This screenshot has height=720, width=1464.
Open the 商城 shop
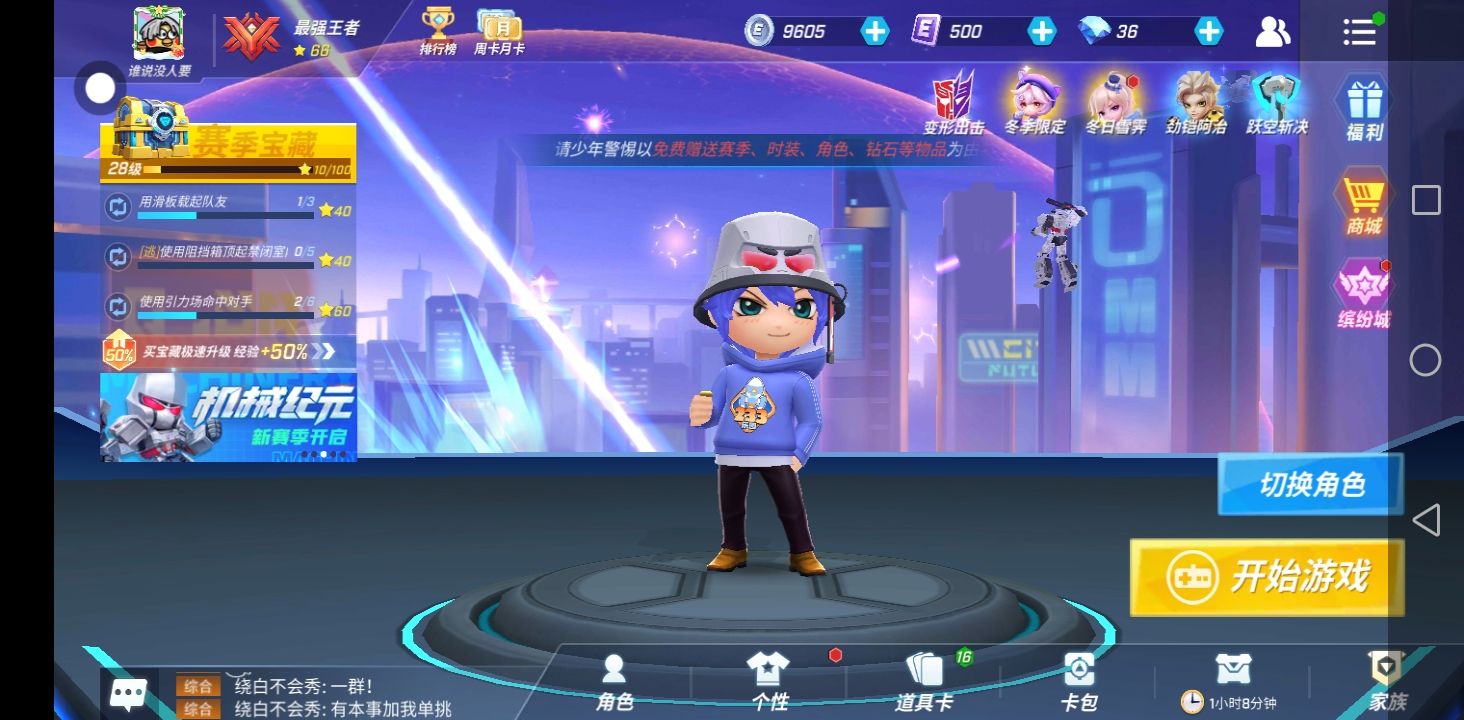tap(1363, 206)
